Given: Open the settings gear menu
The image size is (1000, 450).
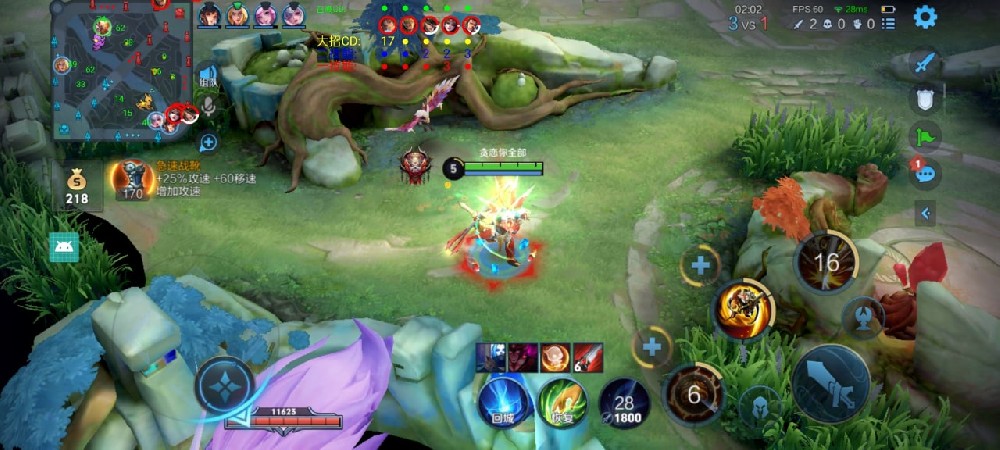Looking at the screenshot, I should [925, 17].
